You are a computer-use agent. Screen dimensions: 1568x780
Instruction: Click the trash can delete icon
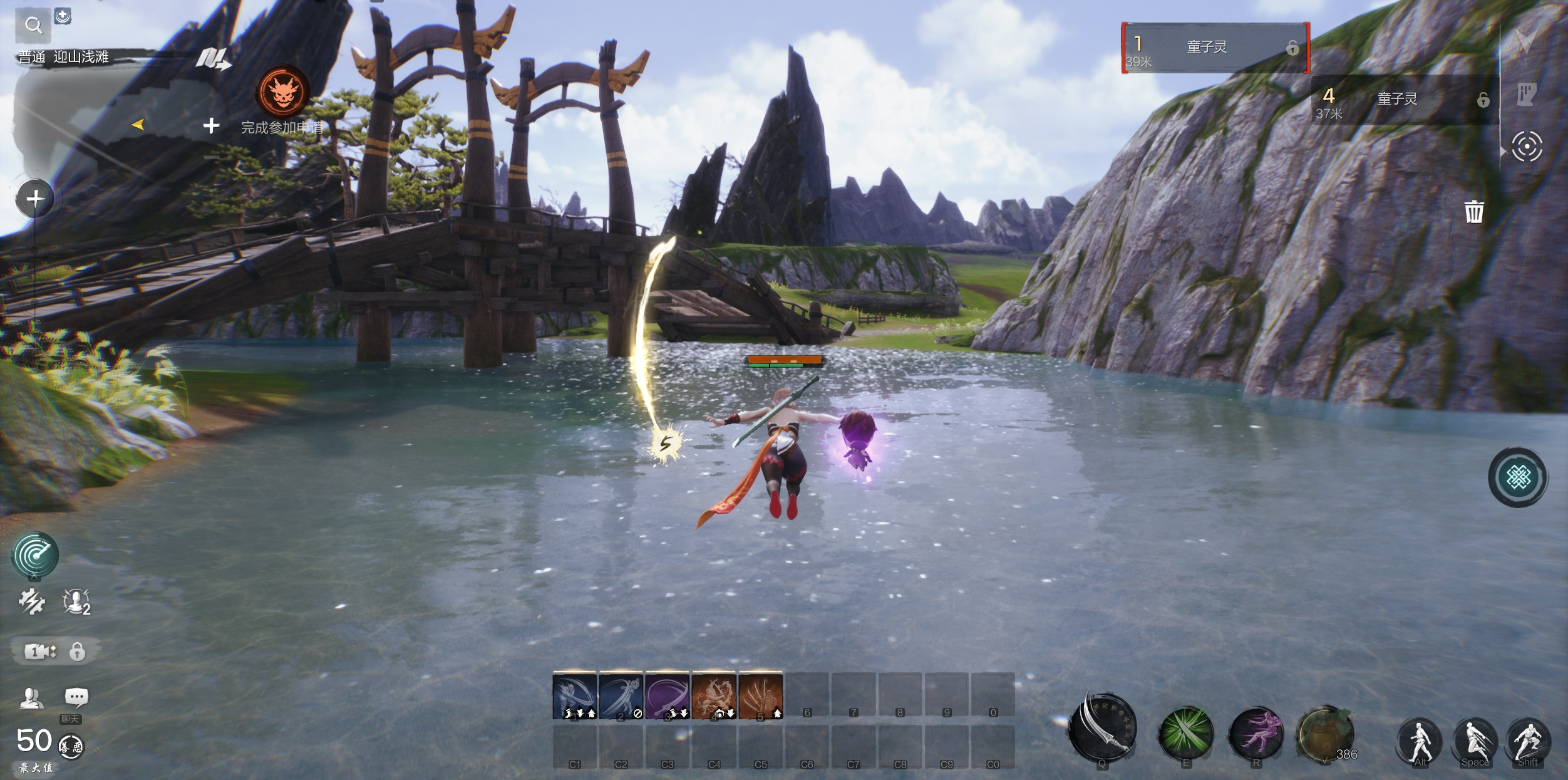coord(1473,212)
